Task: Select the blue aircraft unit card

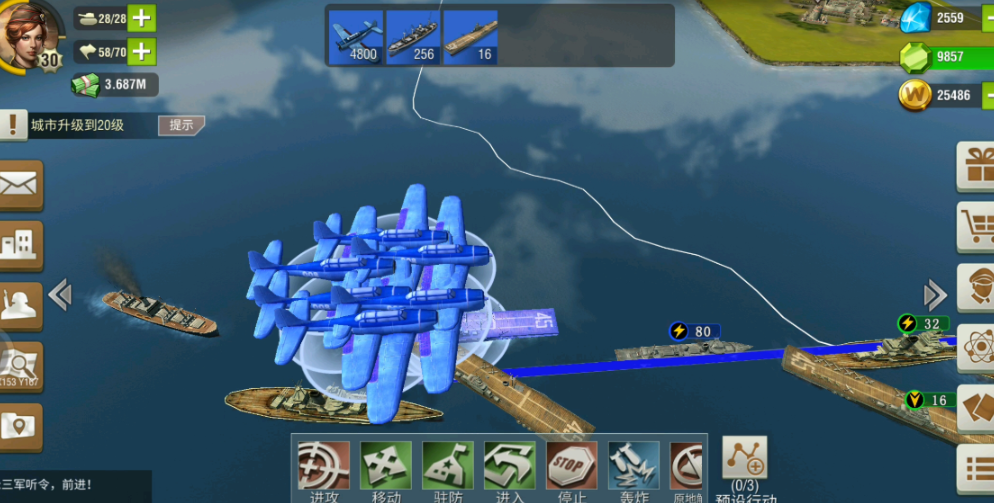Action: (356, 37)
